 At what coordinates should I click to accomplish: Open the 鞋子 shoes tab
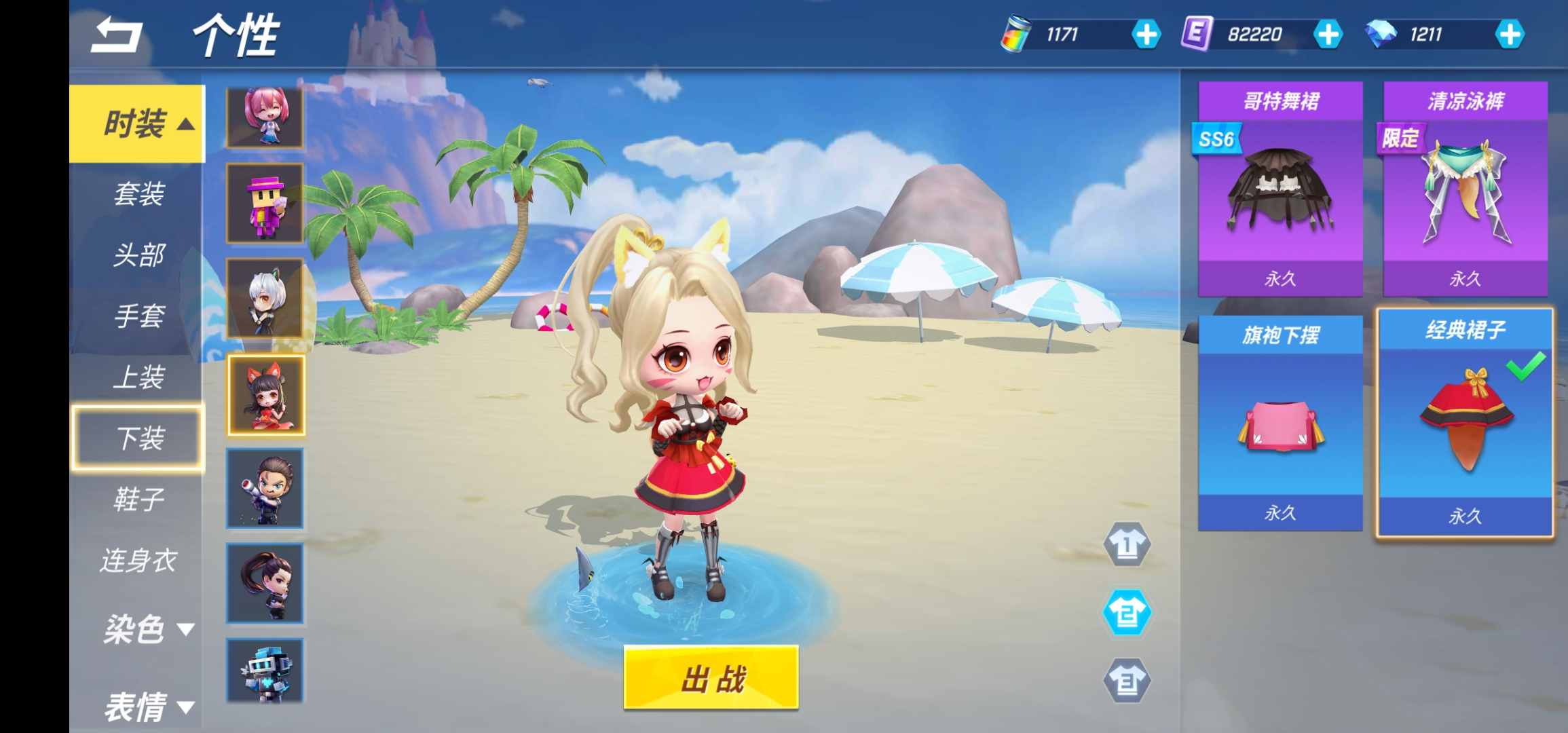138,500
